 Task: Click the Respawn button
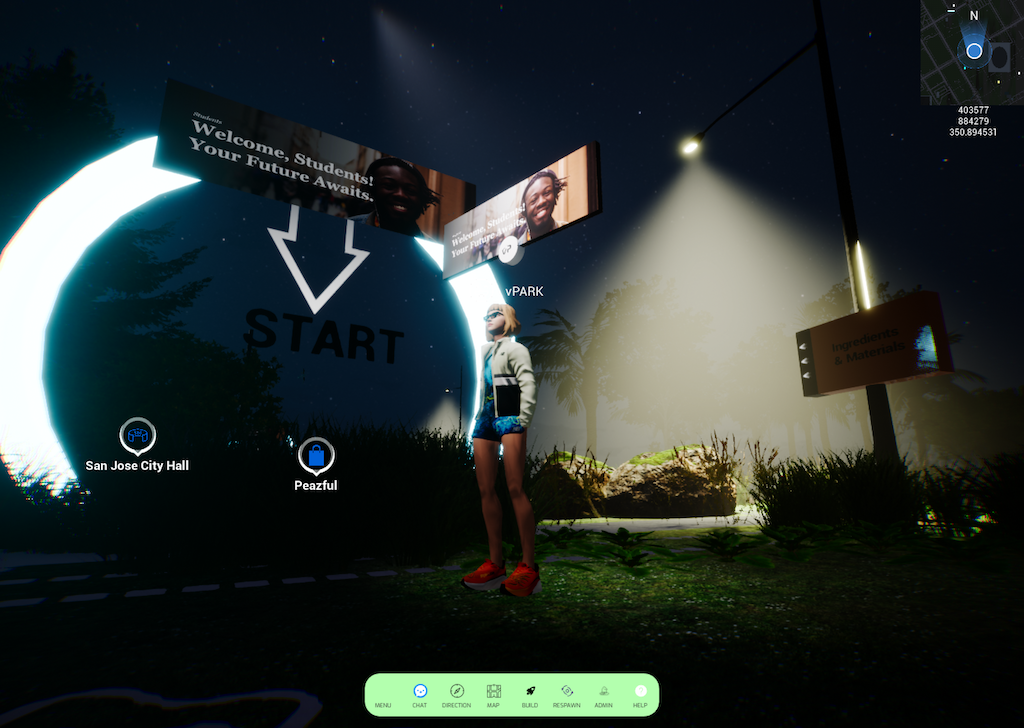566,694
